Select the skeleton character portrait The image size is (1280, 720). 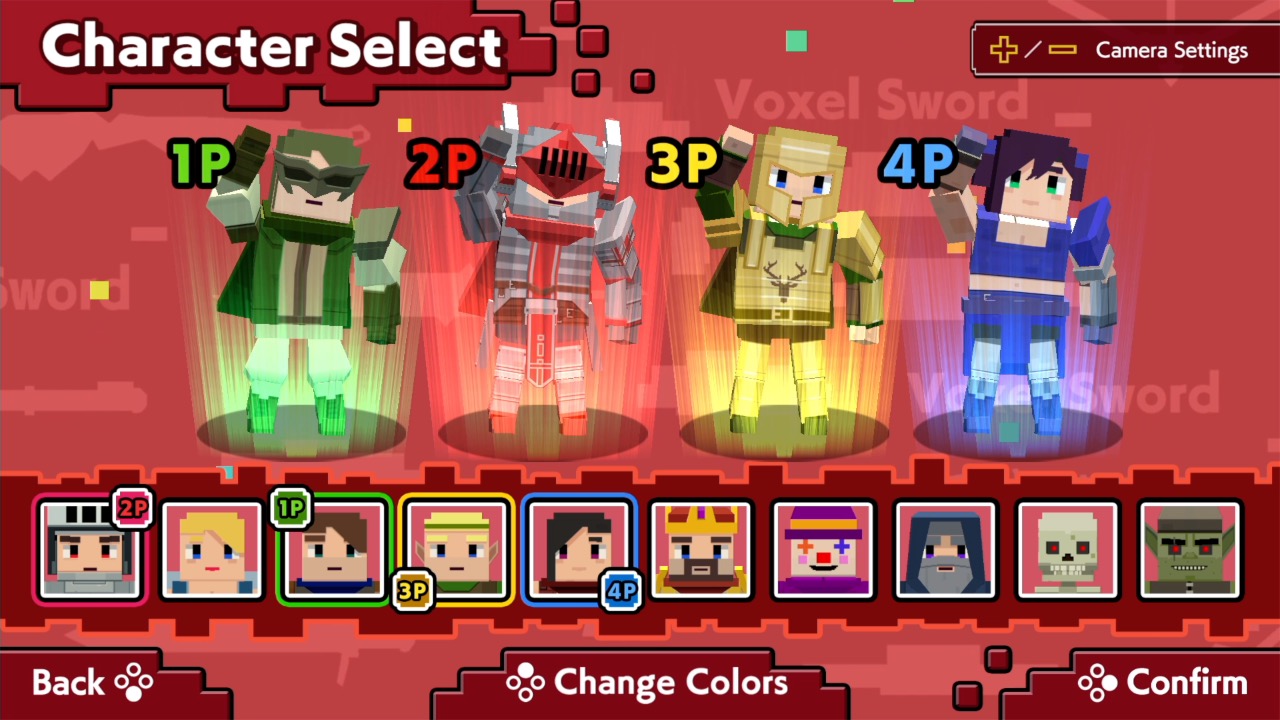1067,550
